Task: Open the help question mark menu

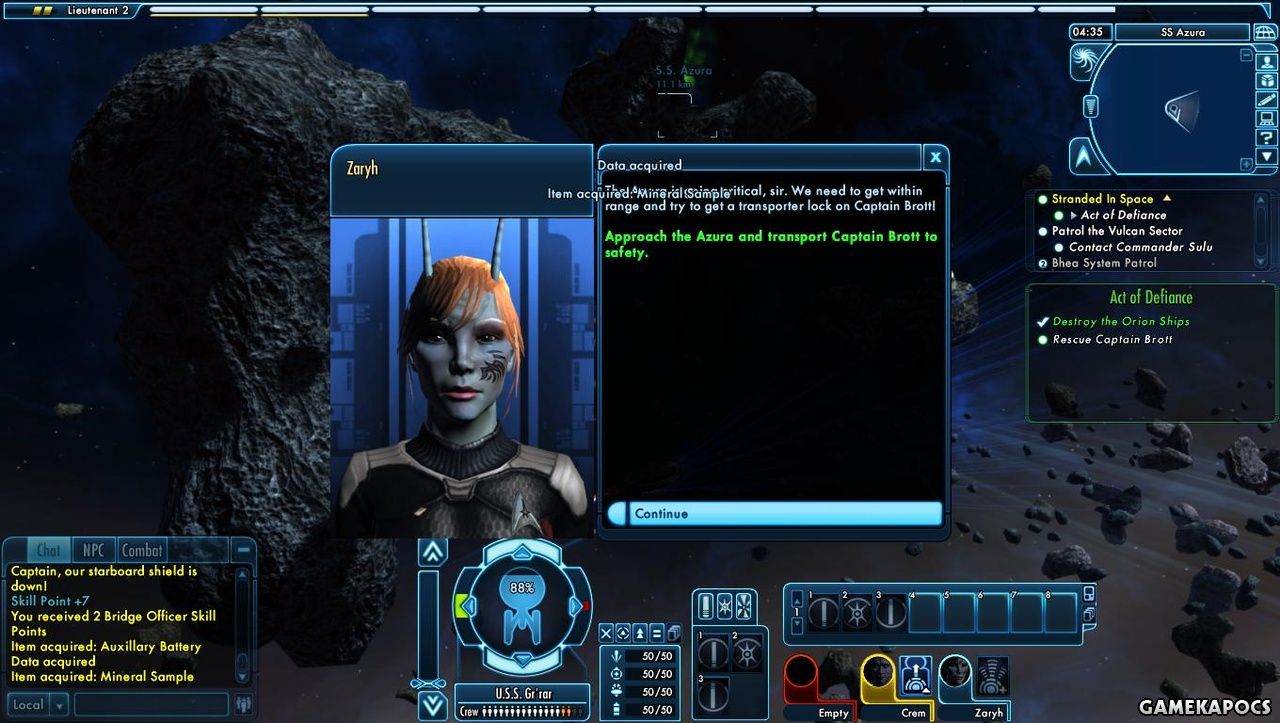Action: [x=1267, y=137]
